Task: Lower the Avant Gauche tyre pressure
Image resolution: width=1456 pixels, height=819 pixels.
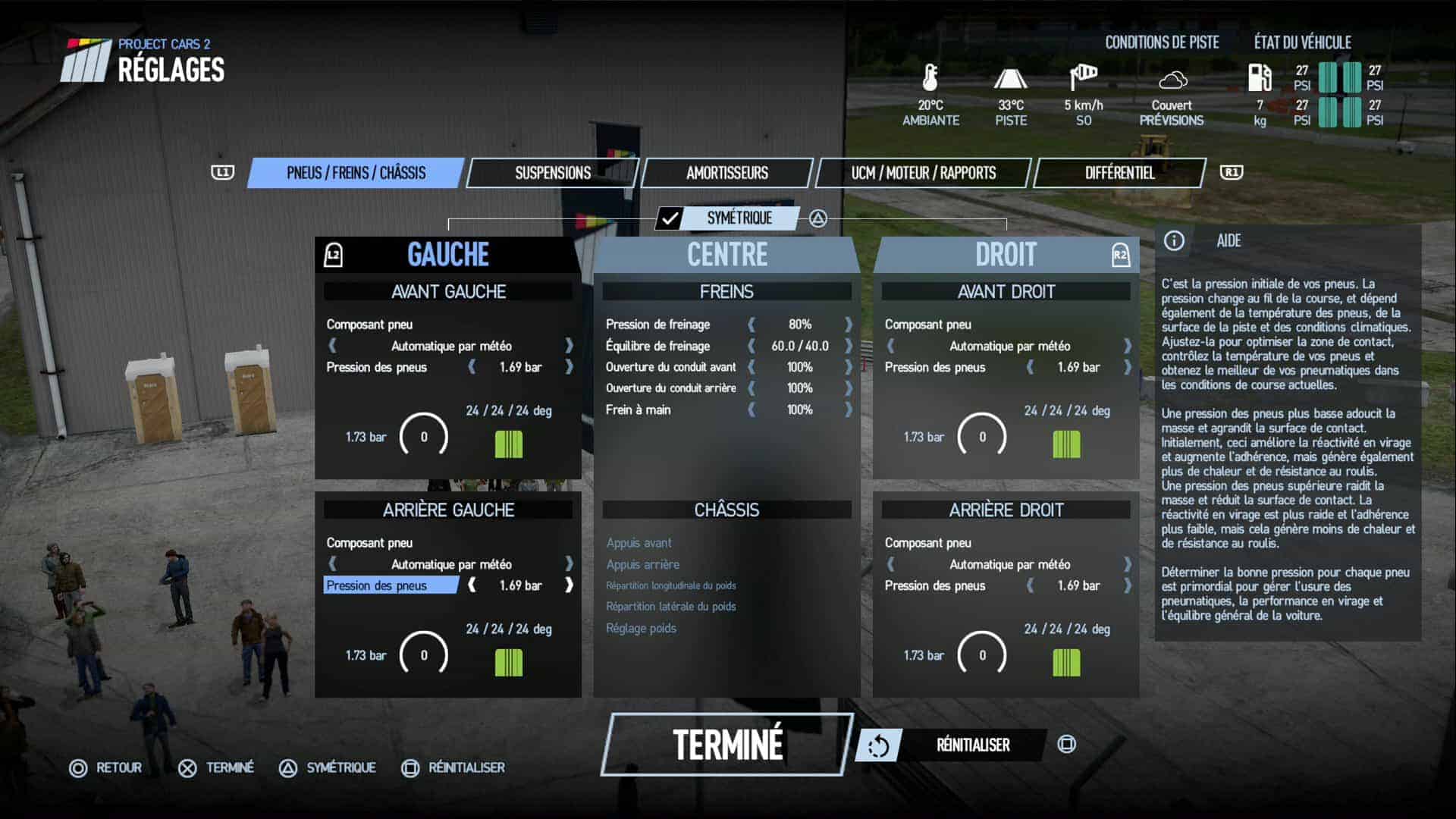Action: coord(472,367)
